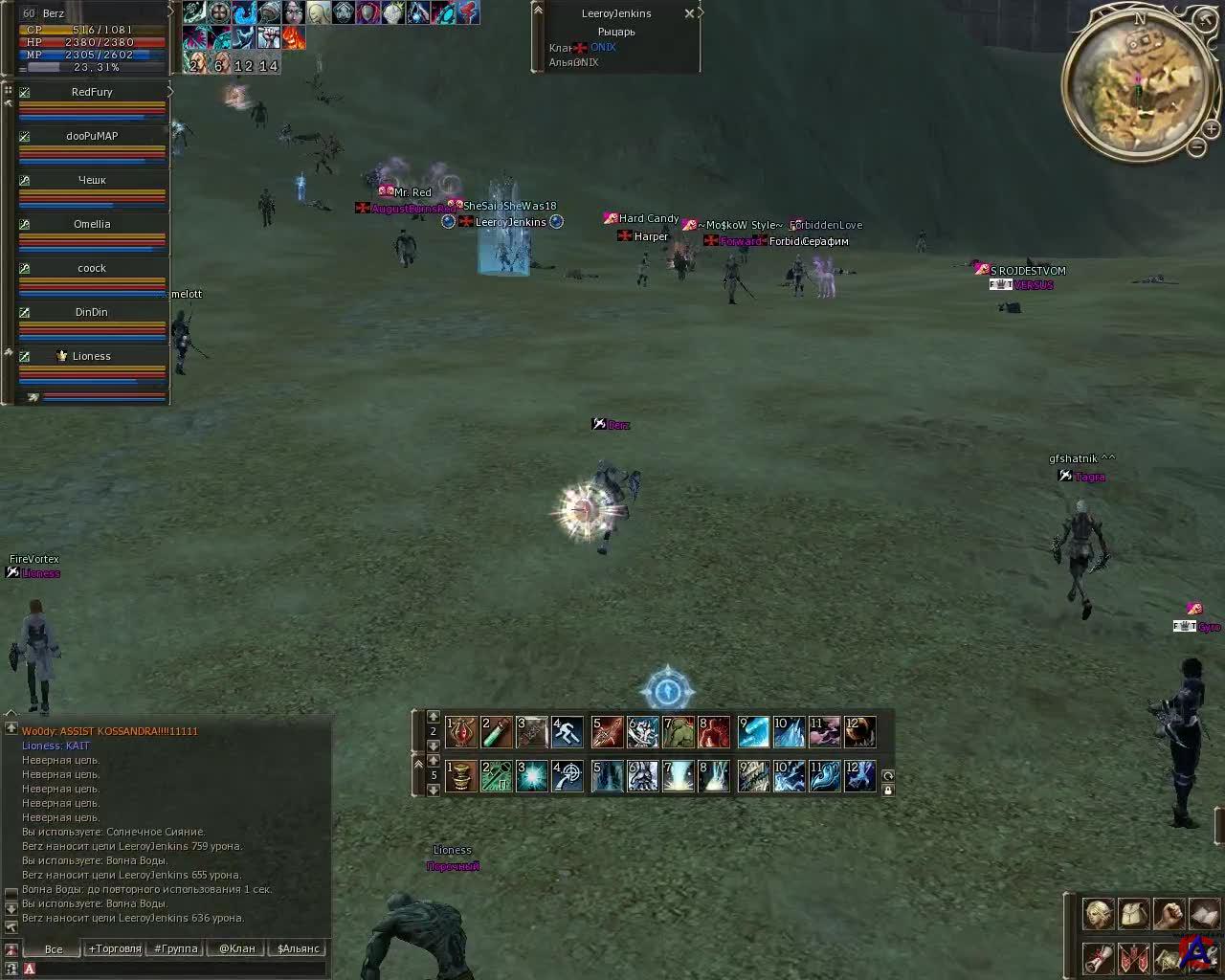Select party leader Lioness in the party list

(x=92, y=357)
